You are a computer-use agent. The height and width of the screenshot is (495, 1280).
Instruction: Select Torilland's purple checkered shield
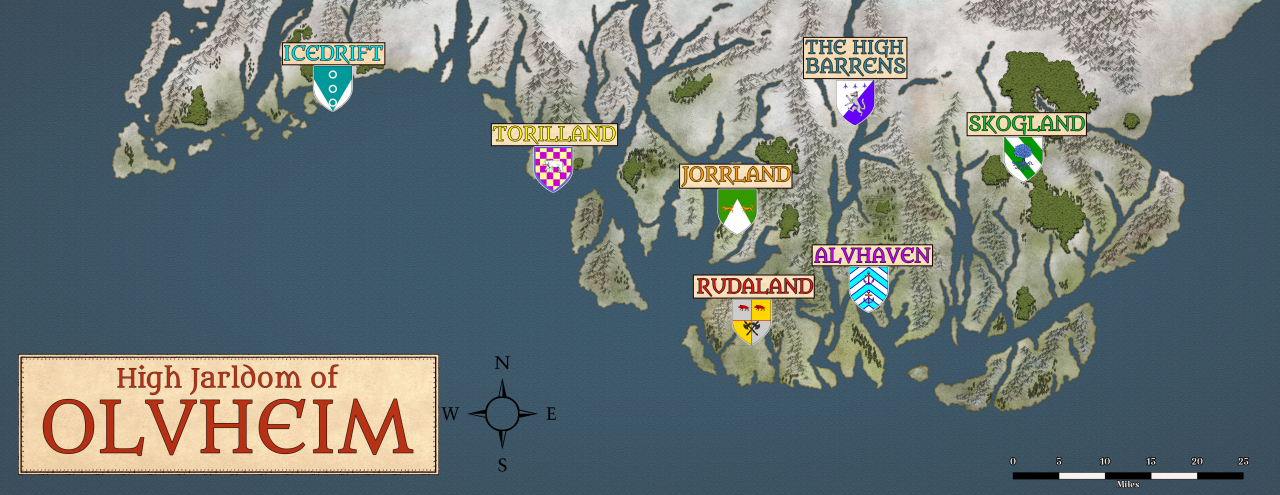(x=553, y=168)
